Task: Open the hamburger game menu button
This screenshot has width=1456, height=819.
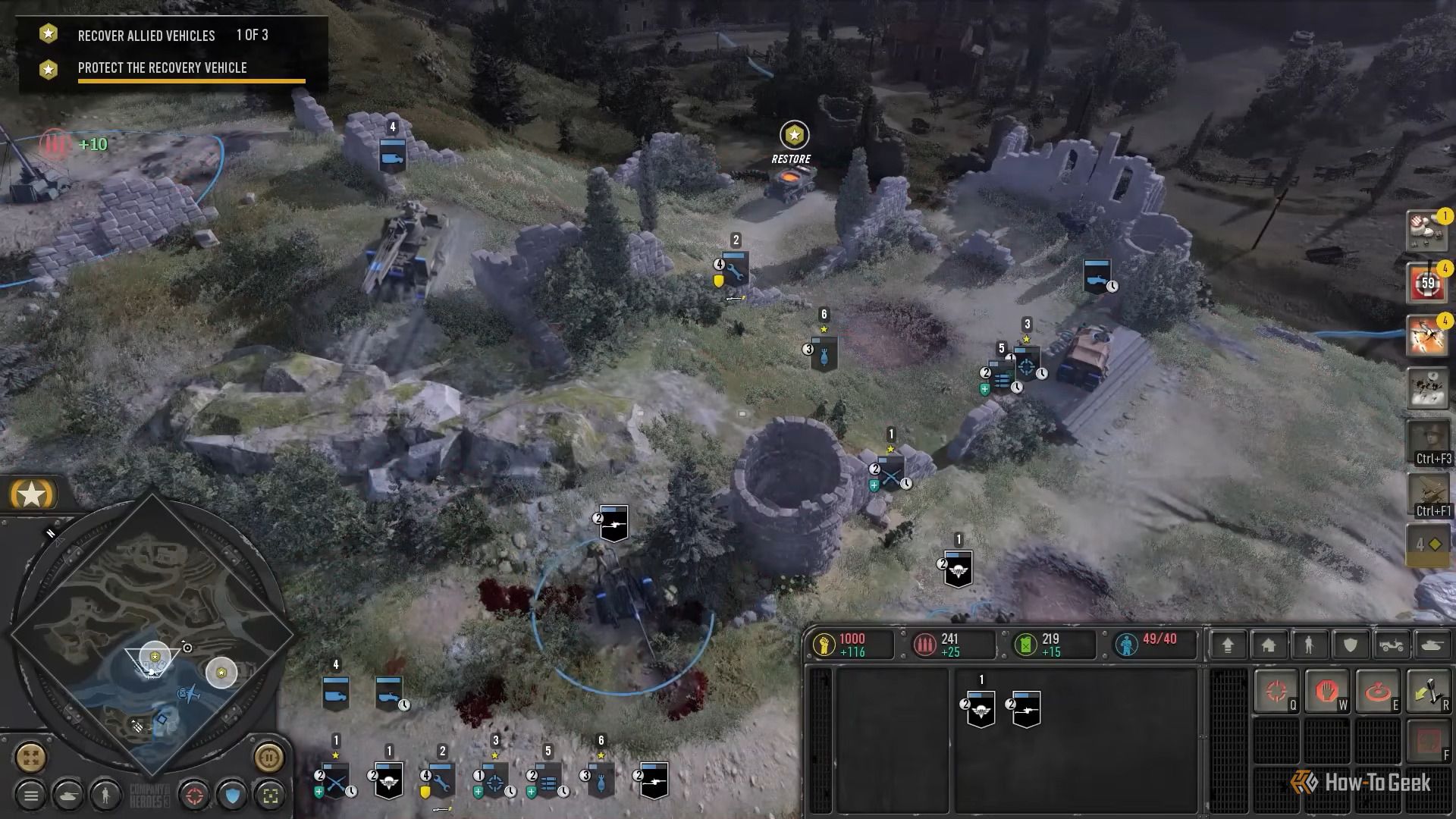Action: (31, 795)
